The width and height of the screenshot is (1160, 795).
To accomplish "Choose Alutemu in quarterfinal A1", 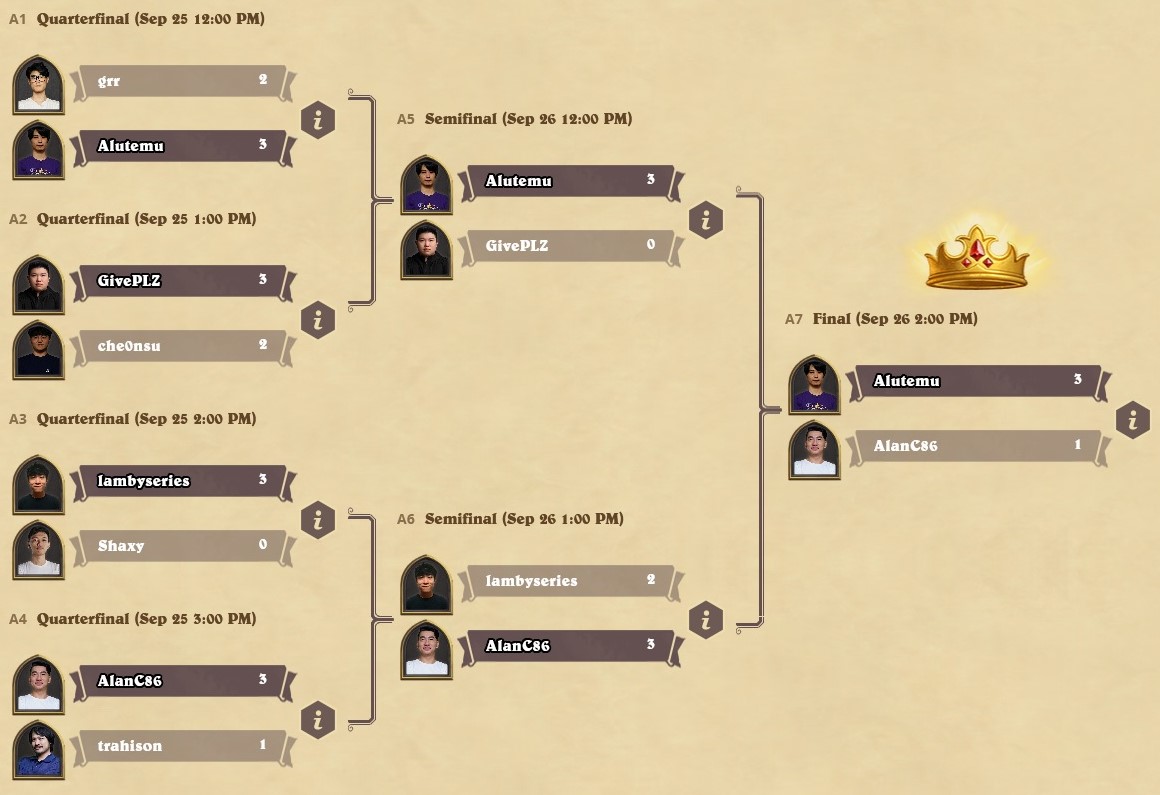I will (x=180, y=146).
